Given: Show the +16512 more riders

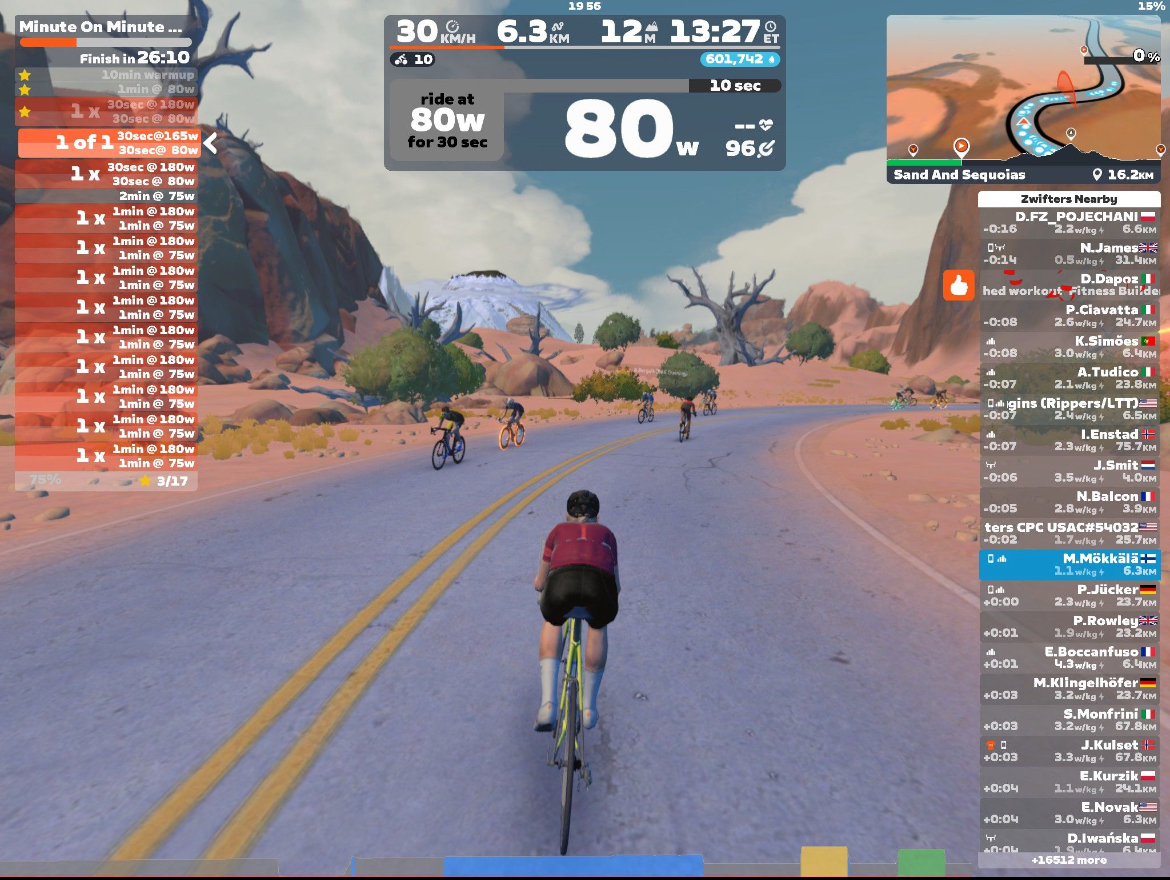Looking at the screenshot, I should click(1069, 860).
